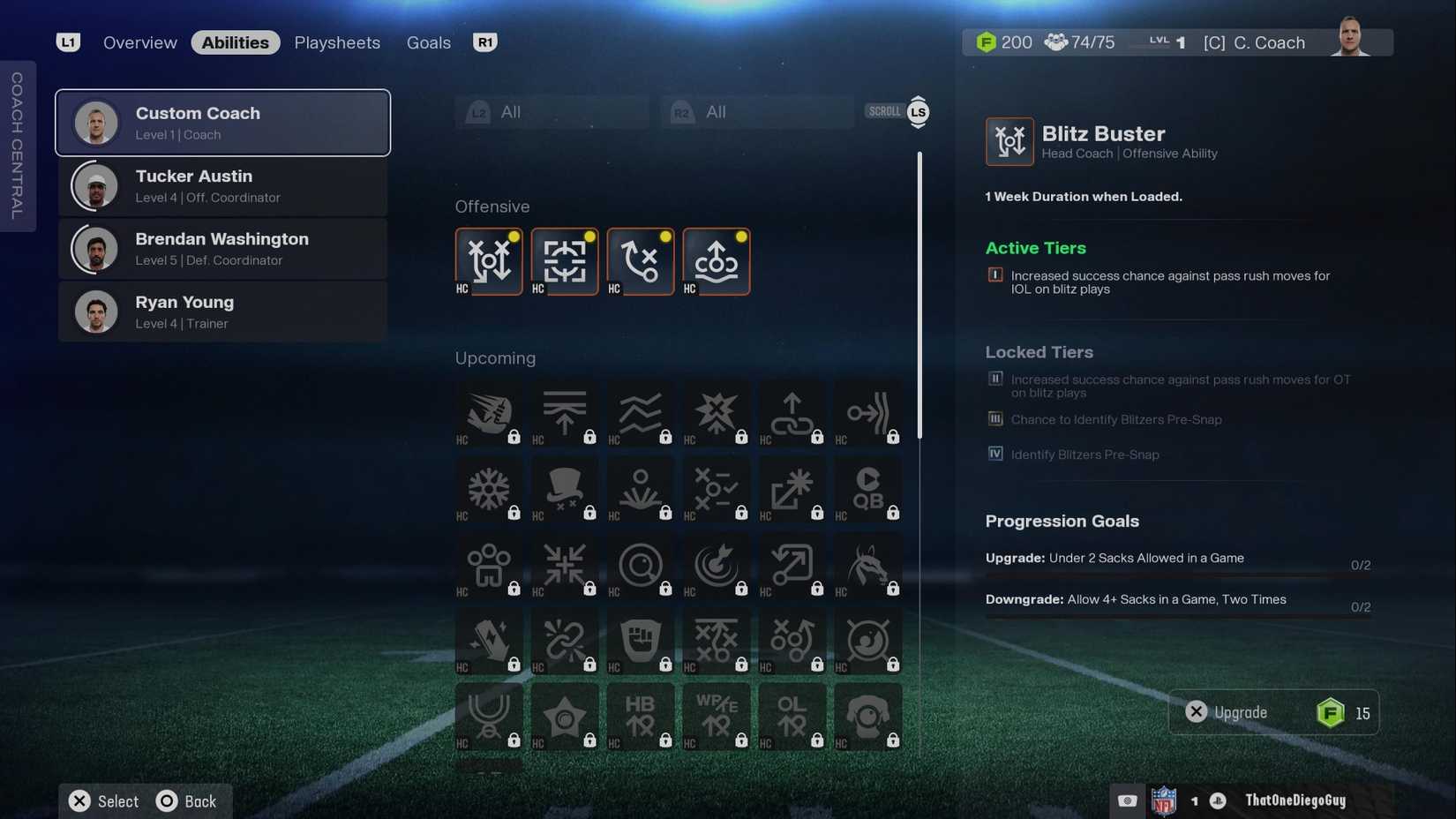Click the NFL shield in the status bar
This screenshot has width=1456, height=819.
[x=1167, y=800]
